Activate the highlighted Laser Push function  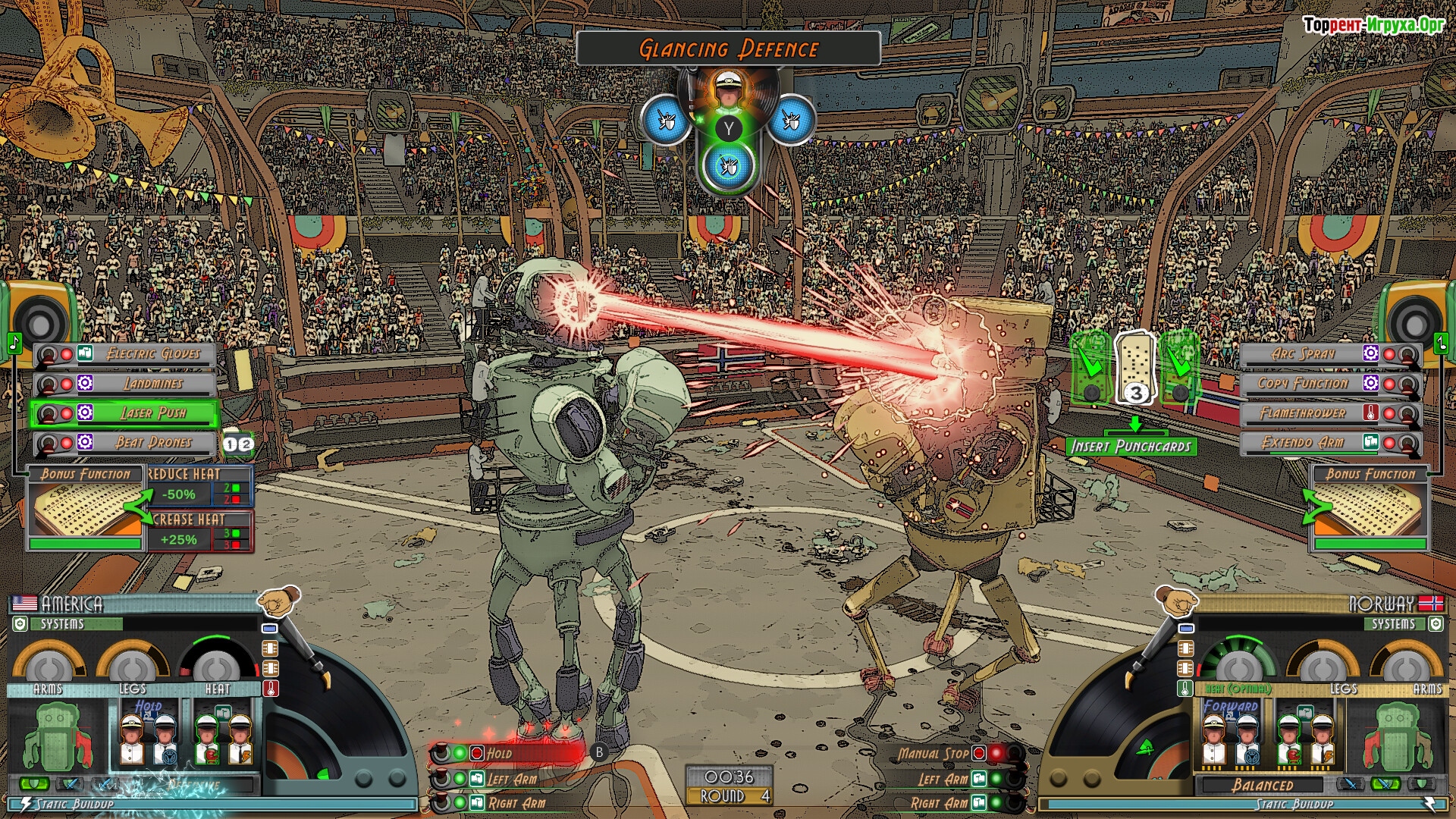click(152, 413)
